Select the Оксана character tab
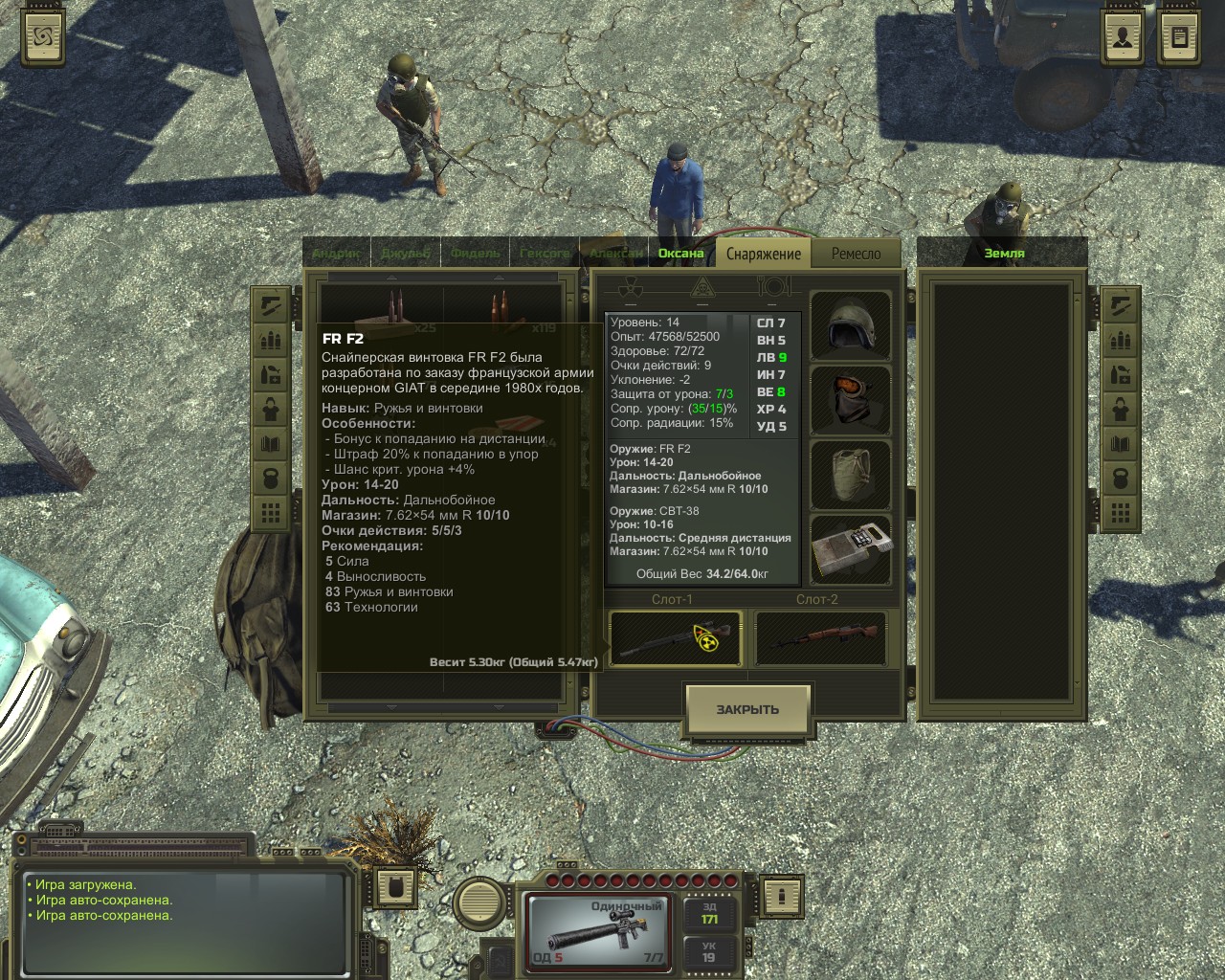The width and height of the screenshot is (1225, 980). coord(680,254)
